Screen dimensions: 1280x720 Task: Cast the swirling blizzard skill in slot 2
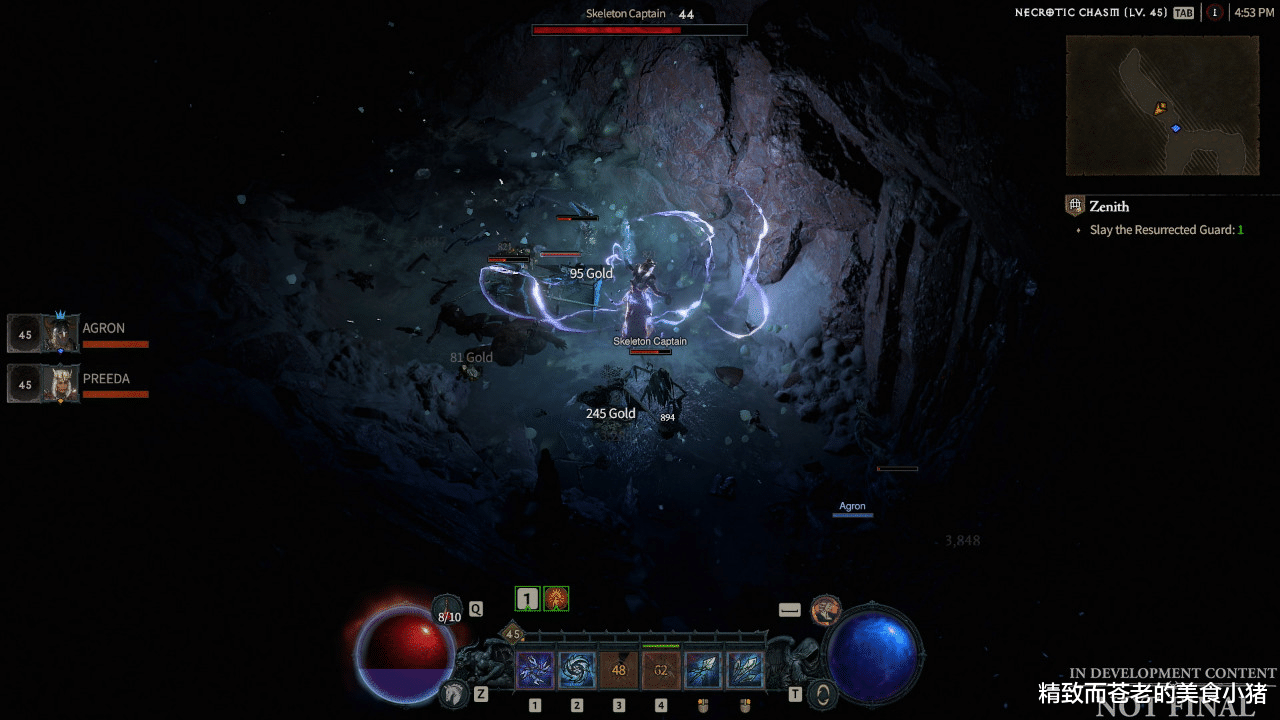click(x=577, y=669)
